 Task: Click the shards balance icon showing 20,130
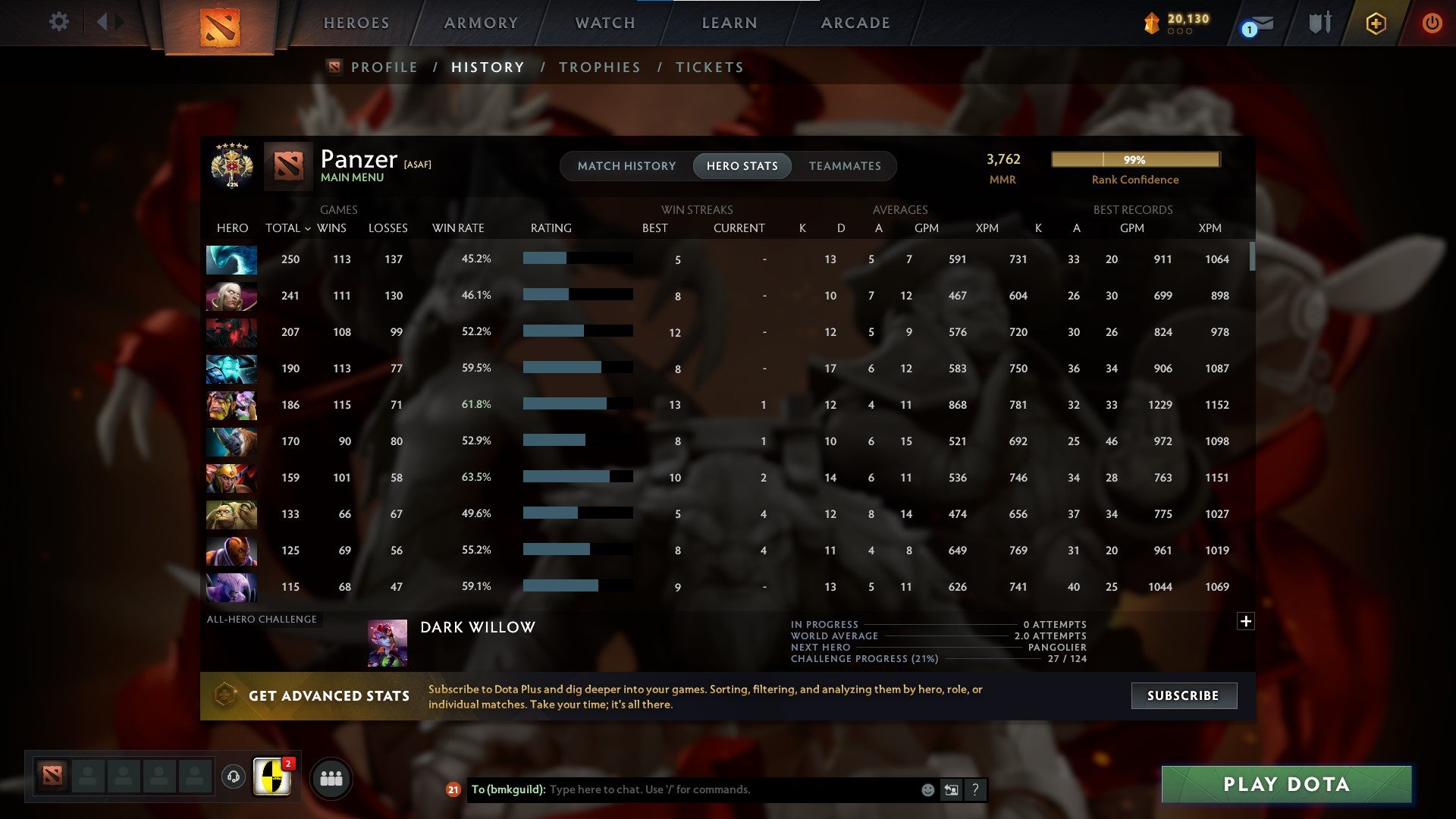1150,24
